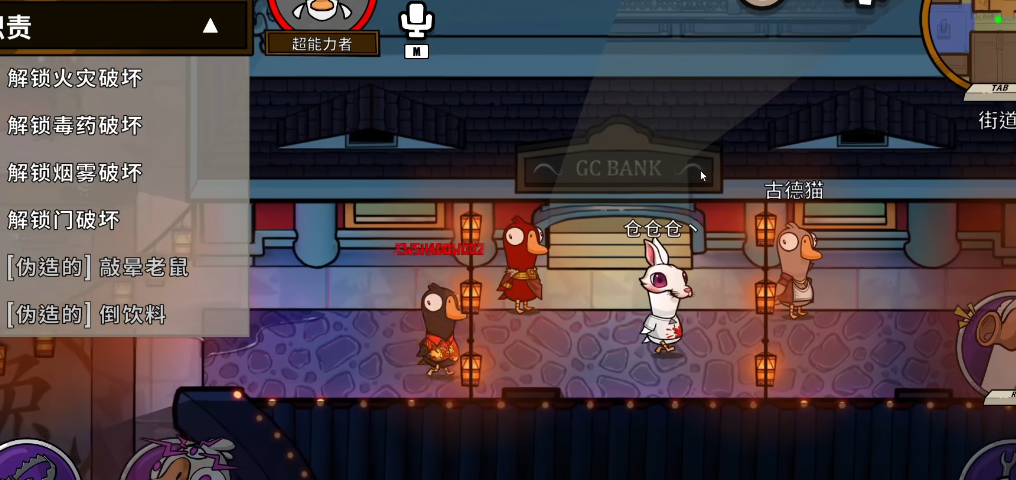Select the 解锁毒药破坏 task entry
Viewport: 1016px width, 480px height.
[76, 125]
